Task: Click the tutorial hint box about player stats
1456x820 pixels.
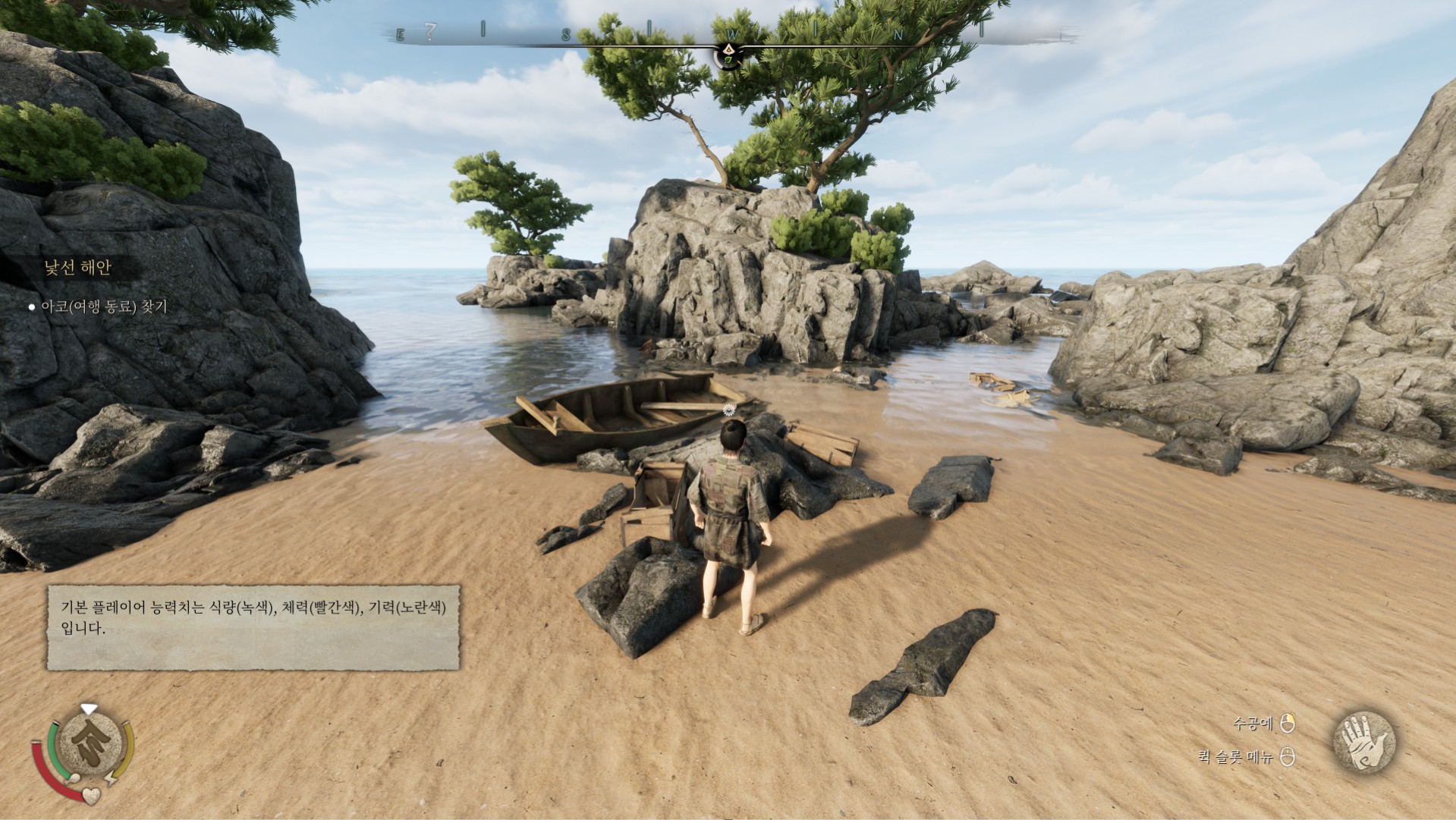Action: 253,627
